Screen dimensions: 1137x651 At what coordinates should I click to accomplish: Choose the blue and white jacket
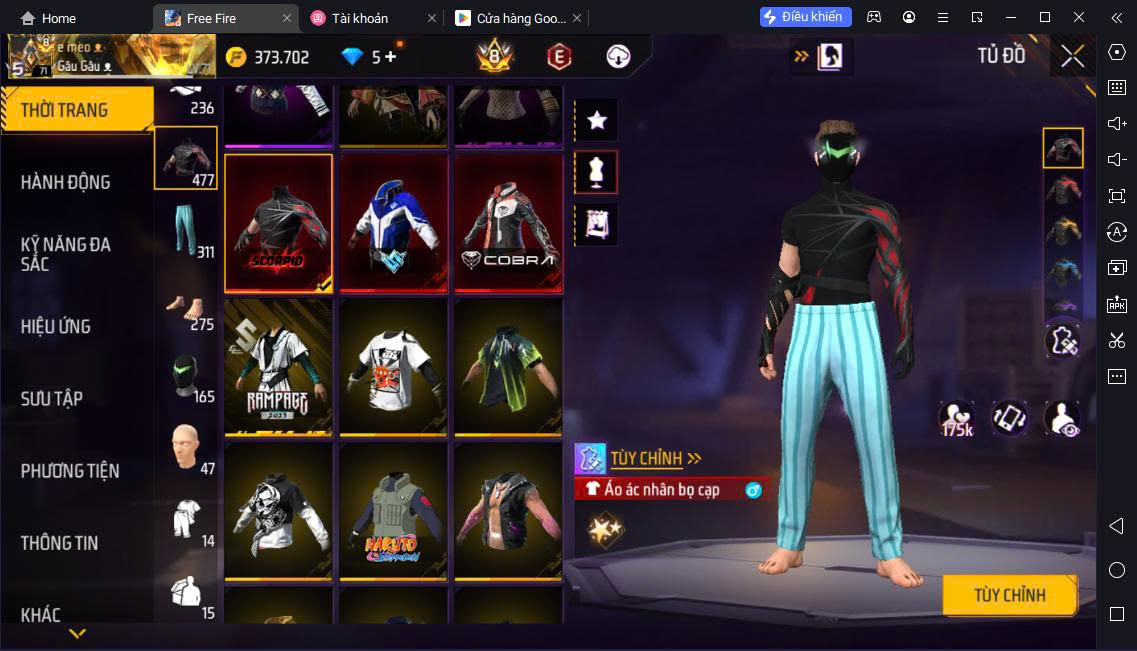tap(394, 224)
